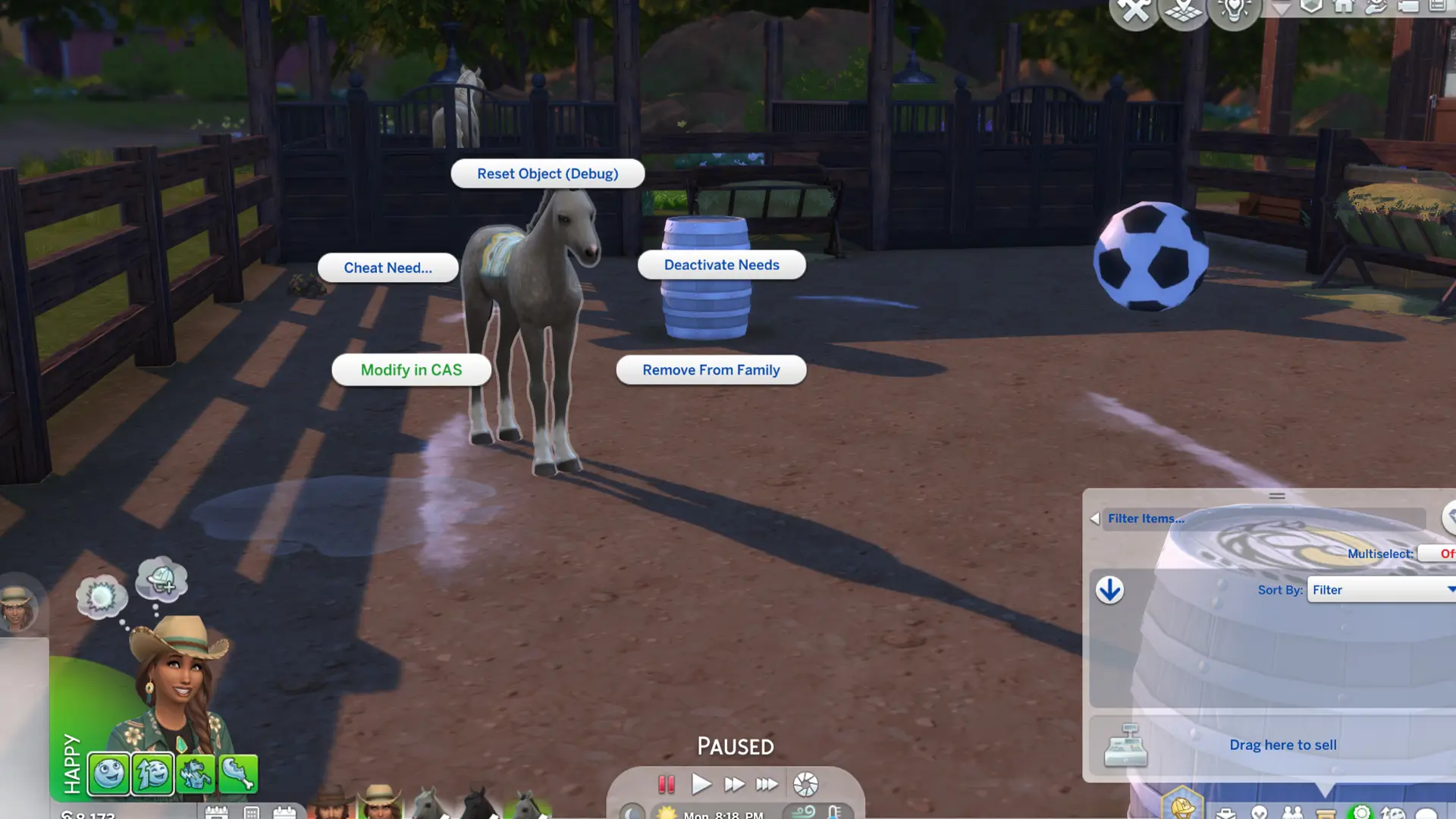Open game options with the hammer-and-wrench icon
The image size is (1456, 819).
point(1135,11)
